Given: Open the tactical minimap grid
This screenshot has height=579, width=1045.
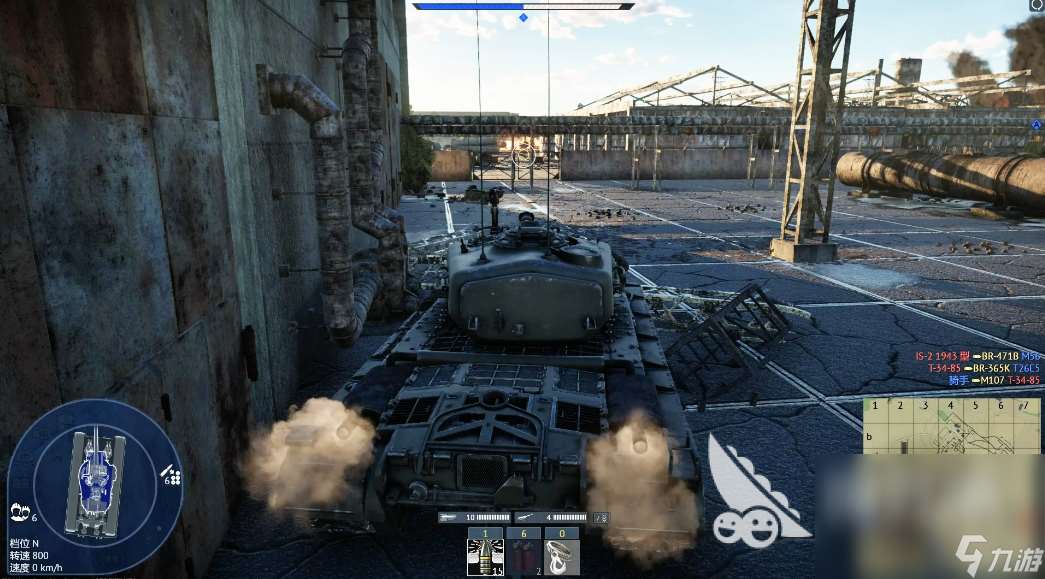Looking at the screenshot, I should pos(951,426).
